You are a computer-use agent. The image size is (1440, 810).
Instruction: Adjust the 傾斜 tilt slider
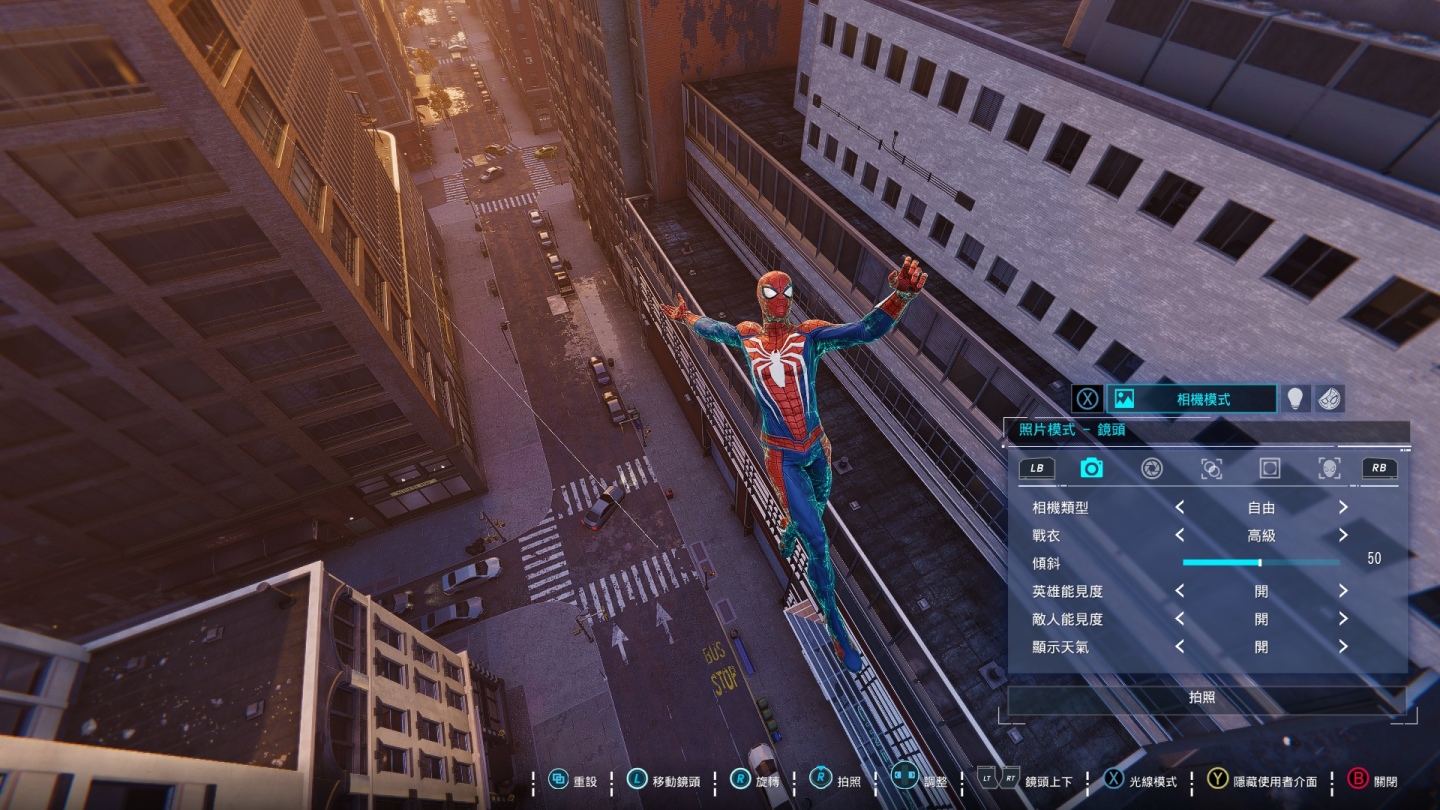click(x=1260, y=563)
